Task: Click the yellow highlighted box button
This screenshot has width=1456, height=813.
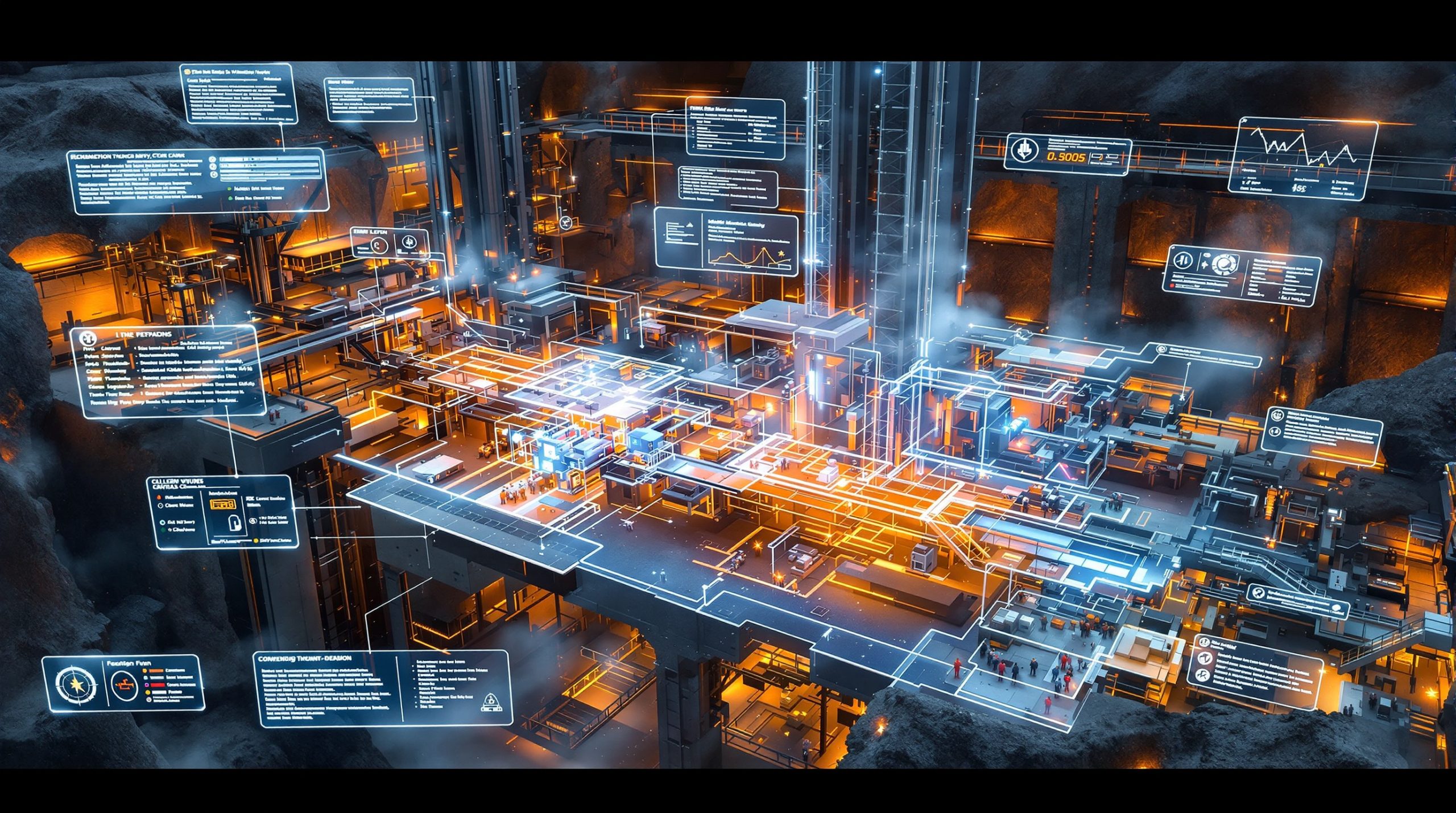Action: [x=223, y=504]
